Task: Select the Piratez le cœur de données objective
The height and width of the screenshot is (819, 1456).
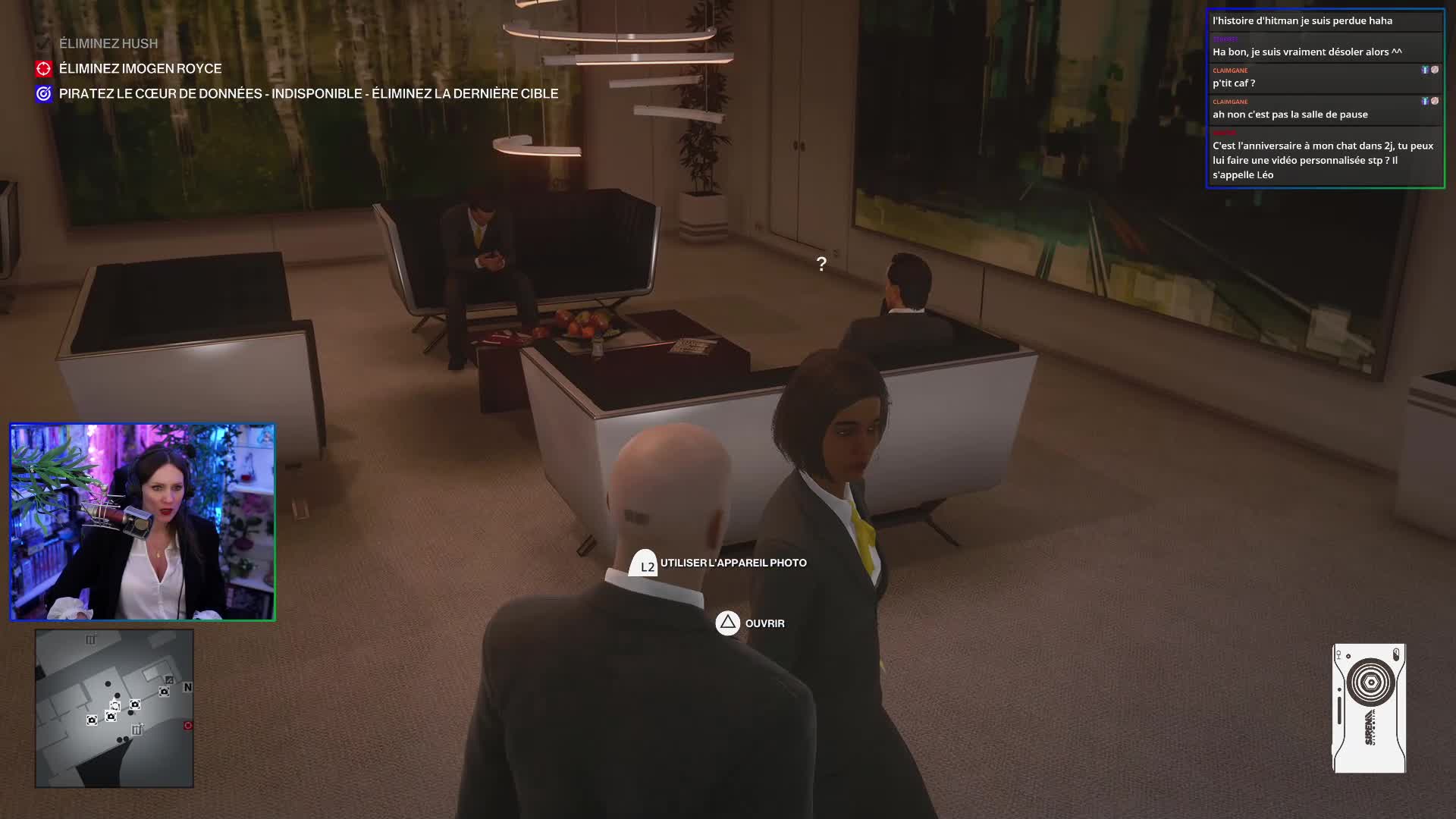Action: (x=308, y=94)
